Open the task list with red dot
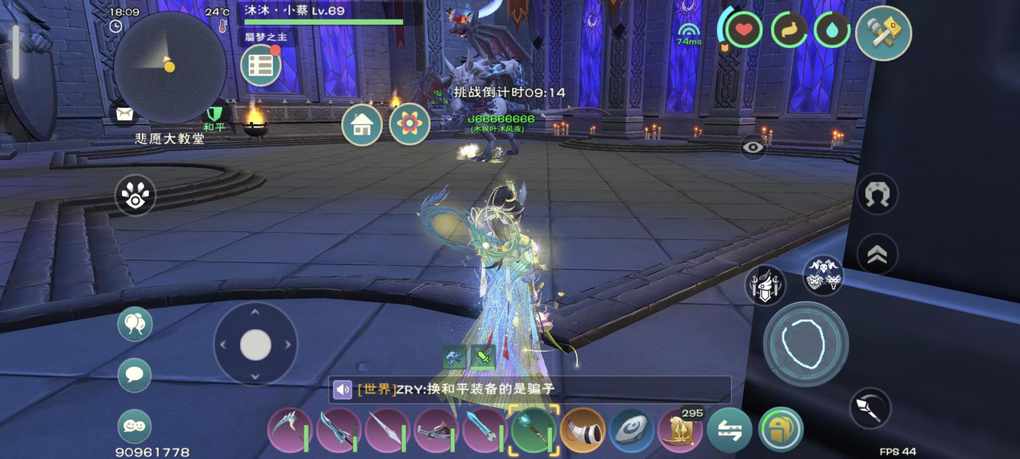The image size is (1020, 459). tap(261, 66)
